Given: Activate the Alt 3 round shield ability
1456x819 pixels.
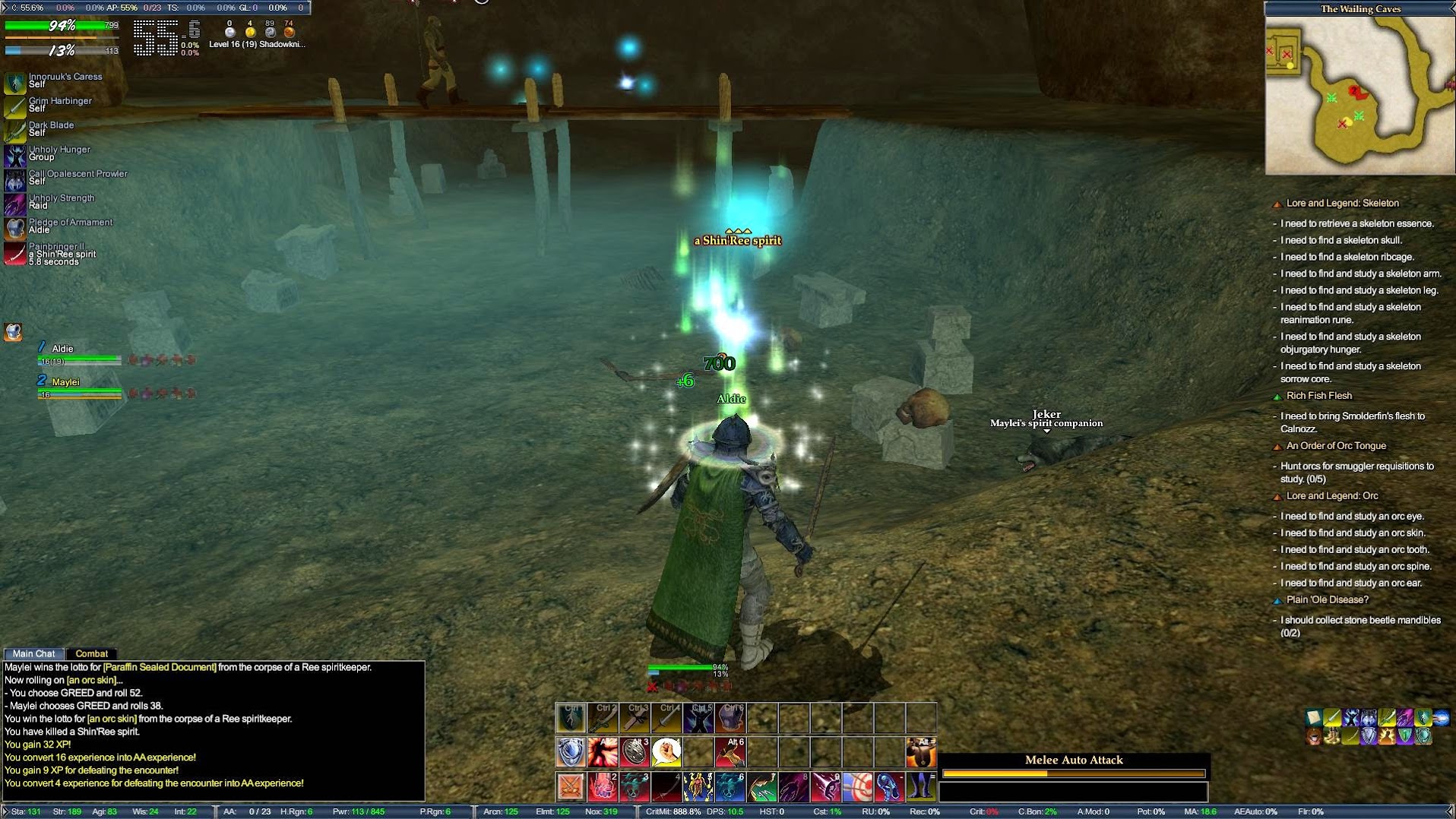Looking at the screenshot, I should pos(635,752).
